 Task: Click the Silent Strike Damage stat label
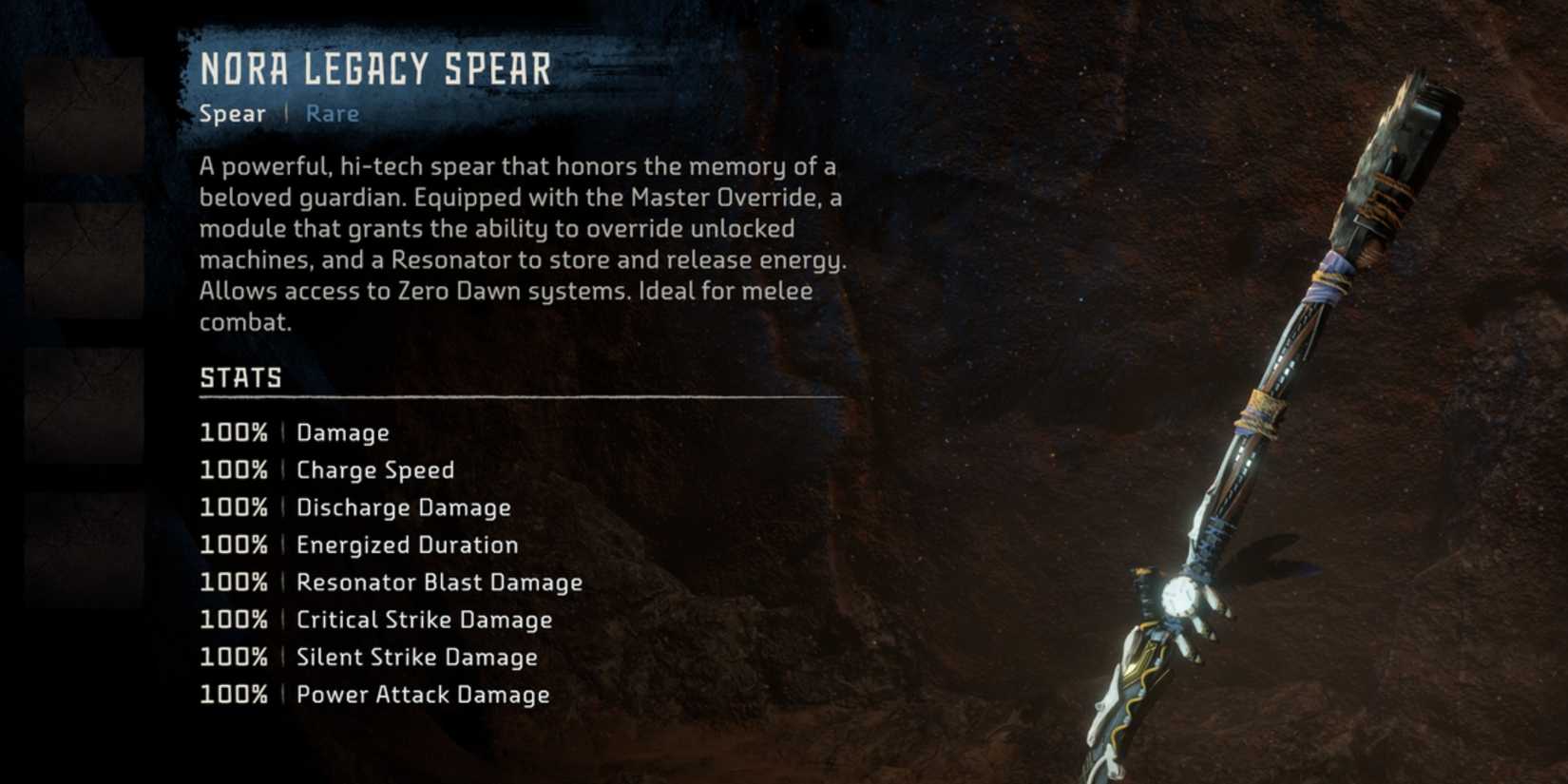[x=416, y=656]
